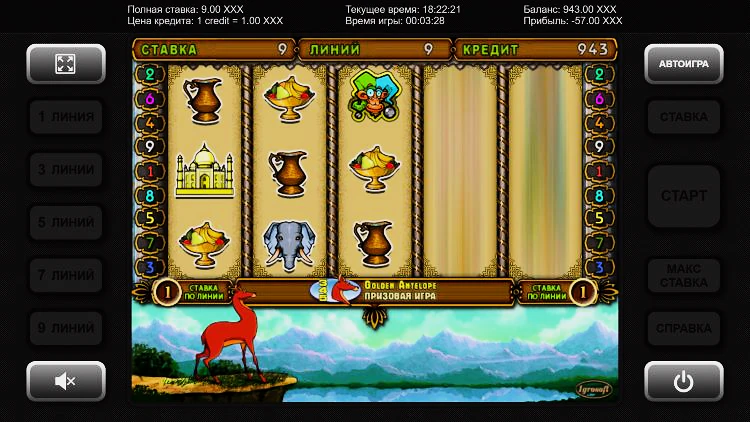Choose the 3 линии button
Screen dimensions: 750x422
tap(66, 170)
